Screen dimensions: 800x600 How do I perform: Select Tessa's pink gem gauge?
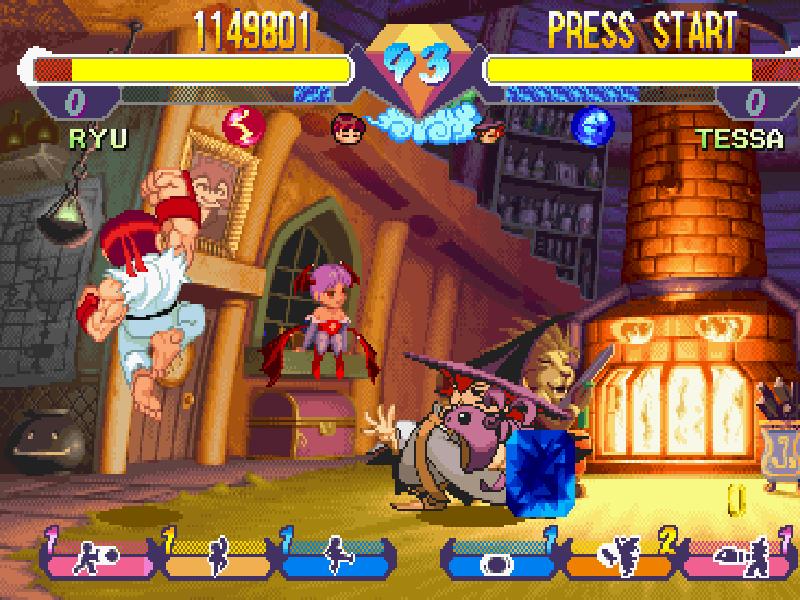pos(735,558)
